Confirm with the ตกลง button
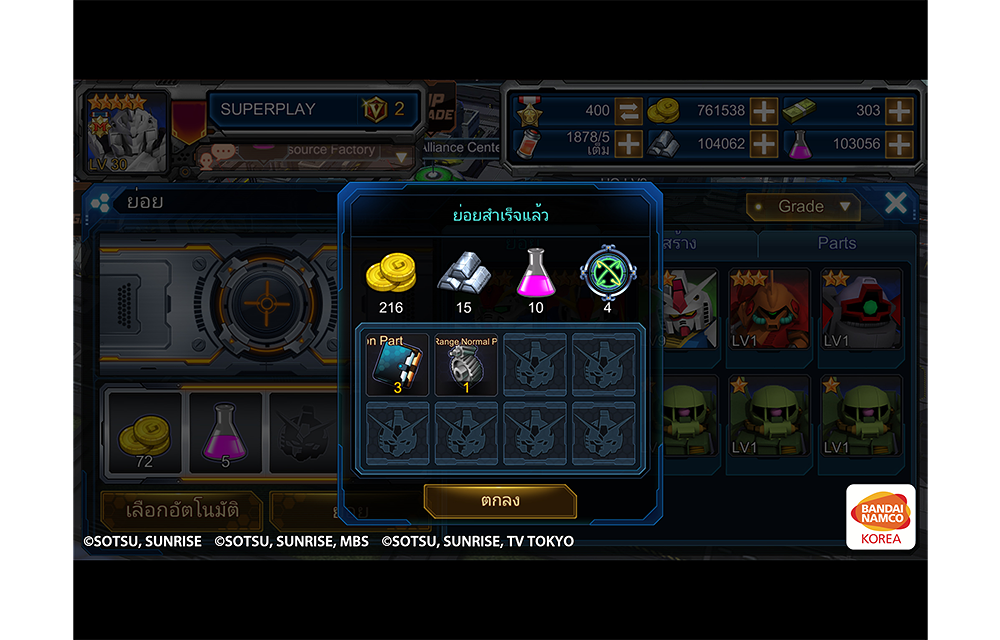Screen dimensions: 1000x640 coord(500,500)
